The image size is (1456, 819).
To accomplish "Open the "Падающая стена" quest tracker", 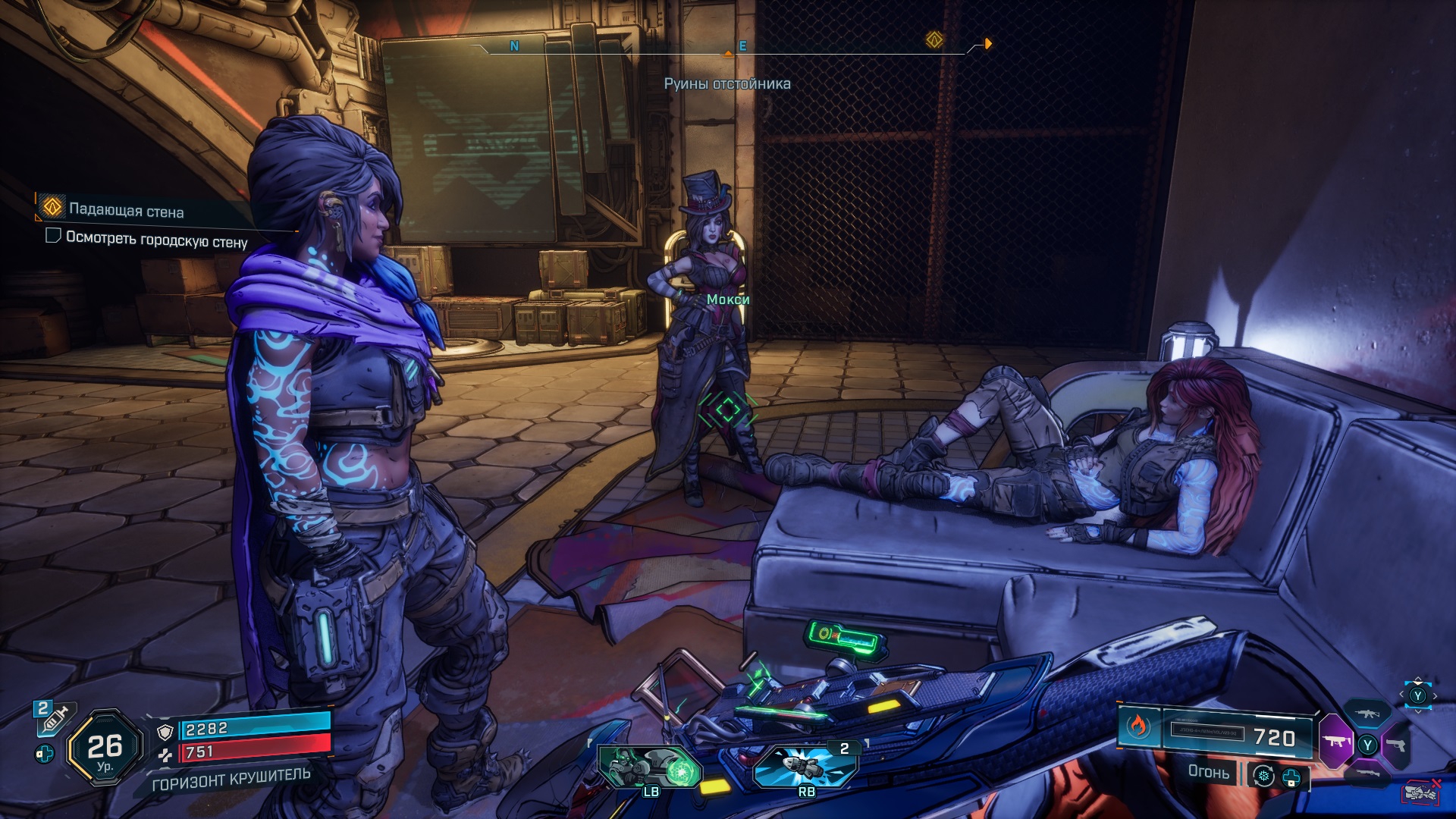I will (126, 211).
